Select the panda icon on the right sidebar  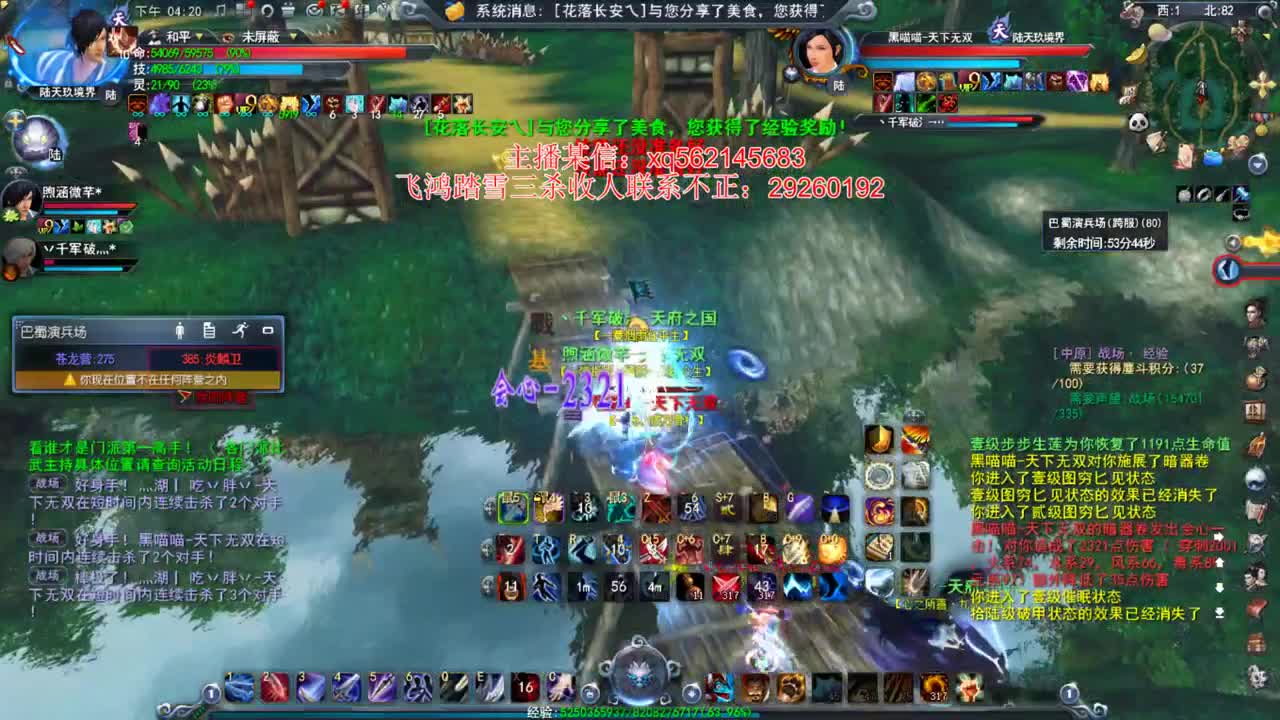click(1139, 121)
